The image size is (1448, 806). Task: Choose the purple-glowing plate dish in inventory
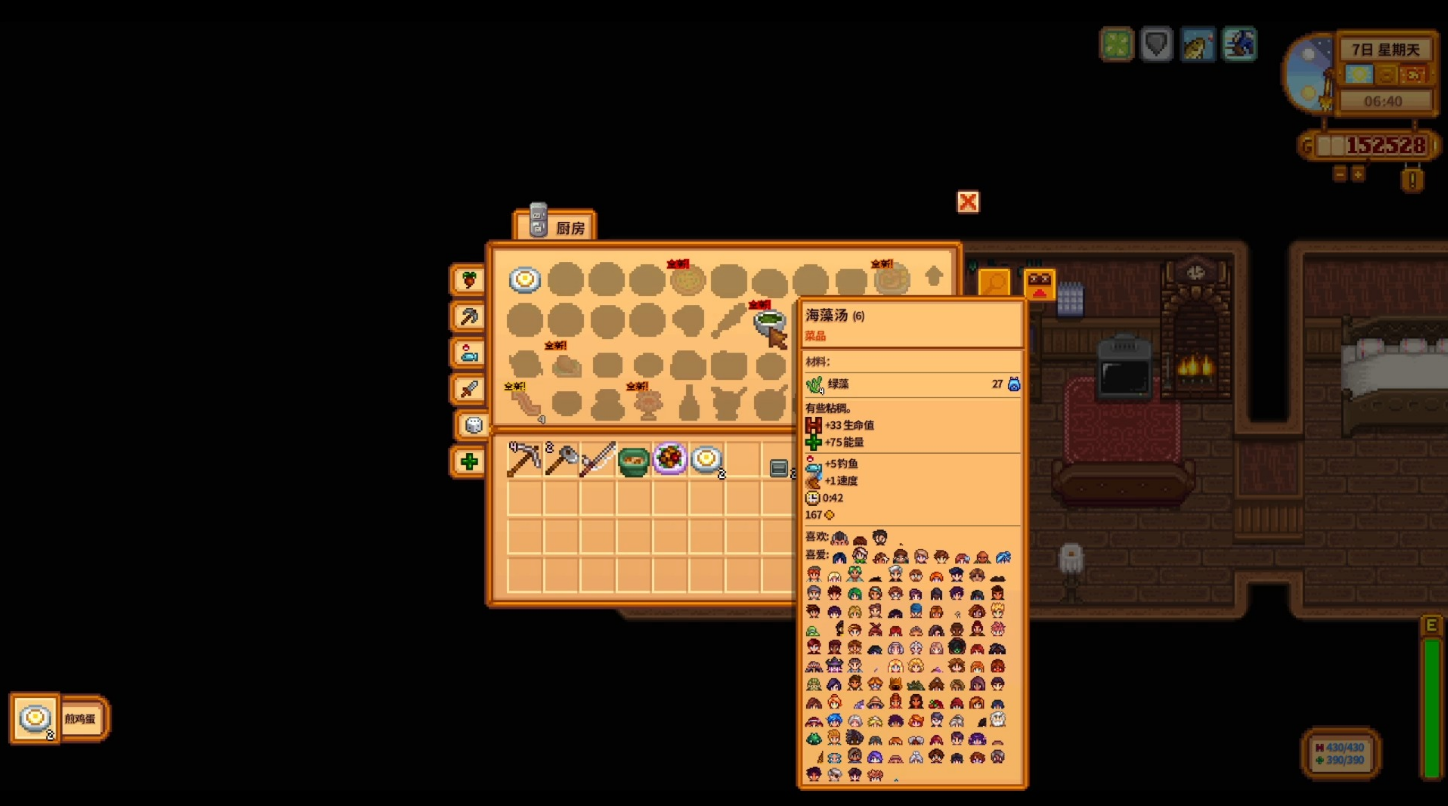click(x=670, y=460)
